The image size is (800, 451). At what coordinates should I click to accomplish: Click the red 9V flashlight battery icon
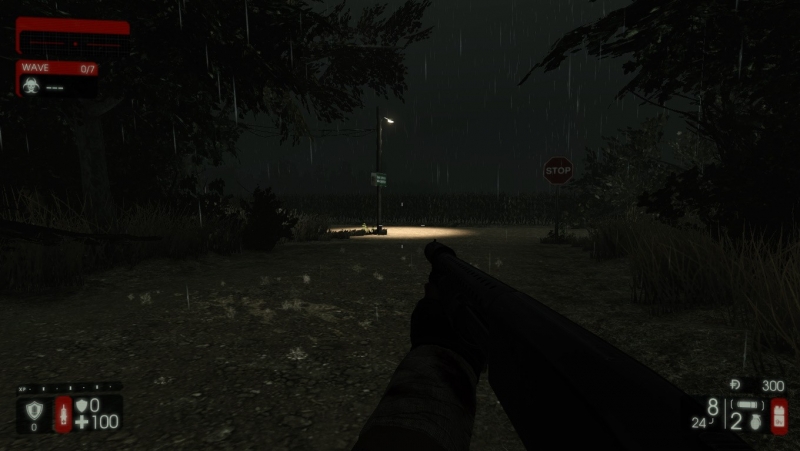pyautogui.click(x=779, y=415)
